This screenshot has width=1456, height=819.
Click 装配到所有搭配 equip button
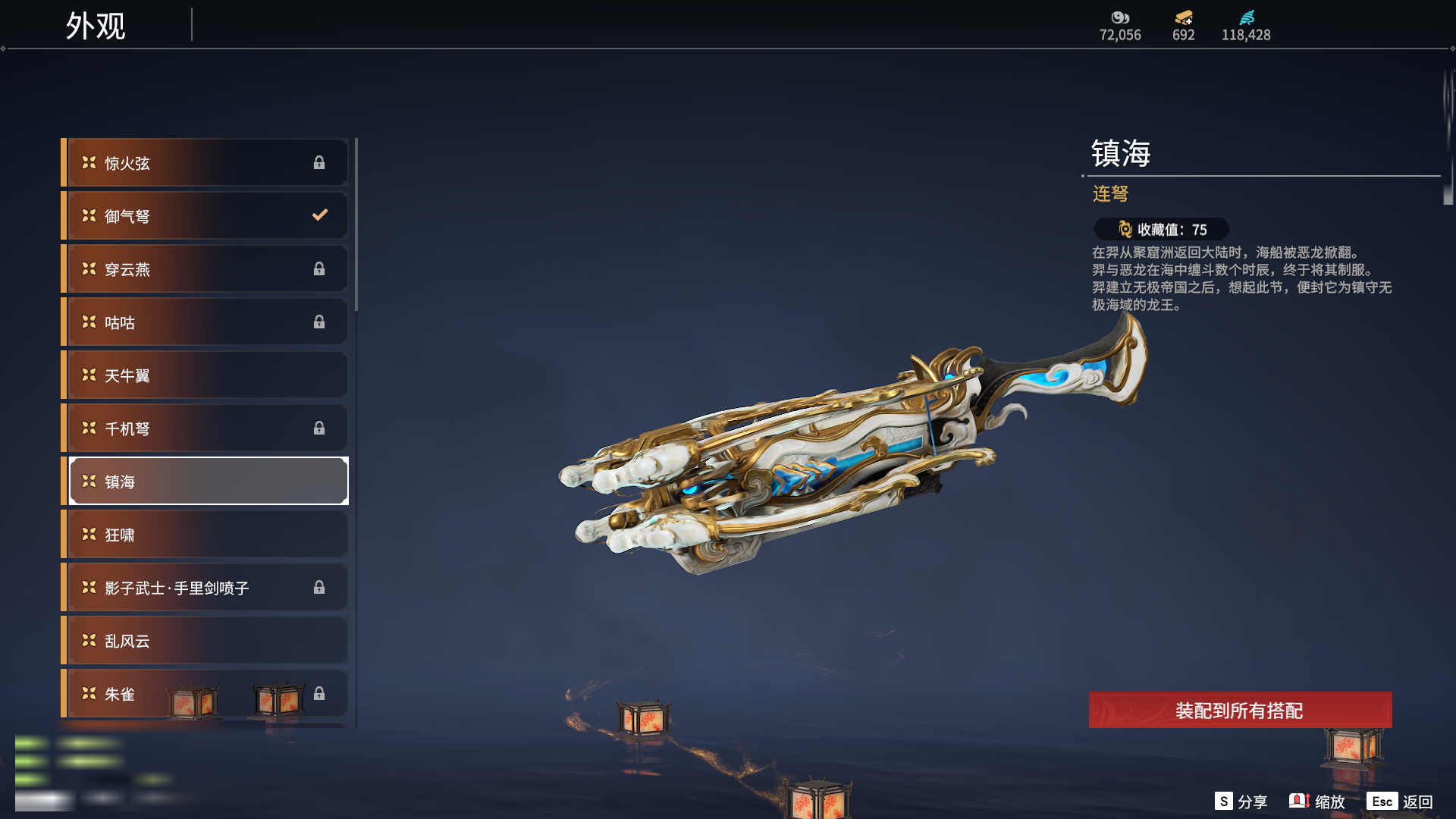pyautogui.click(x=1240, y=711)
